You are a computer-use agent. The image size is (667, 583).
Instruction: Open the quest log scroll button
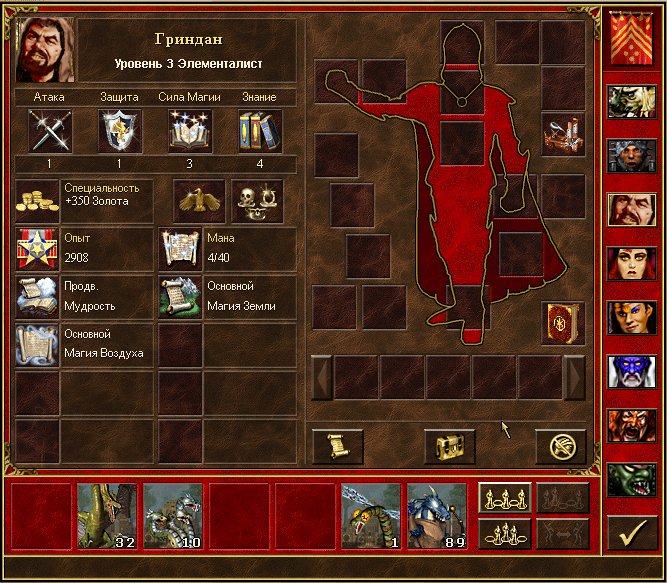(337, 446)
